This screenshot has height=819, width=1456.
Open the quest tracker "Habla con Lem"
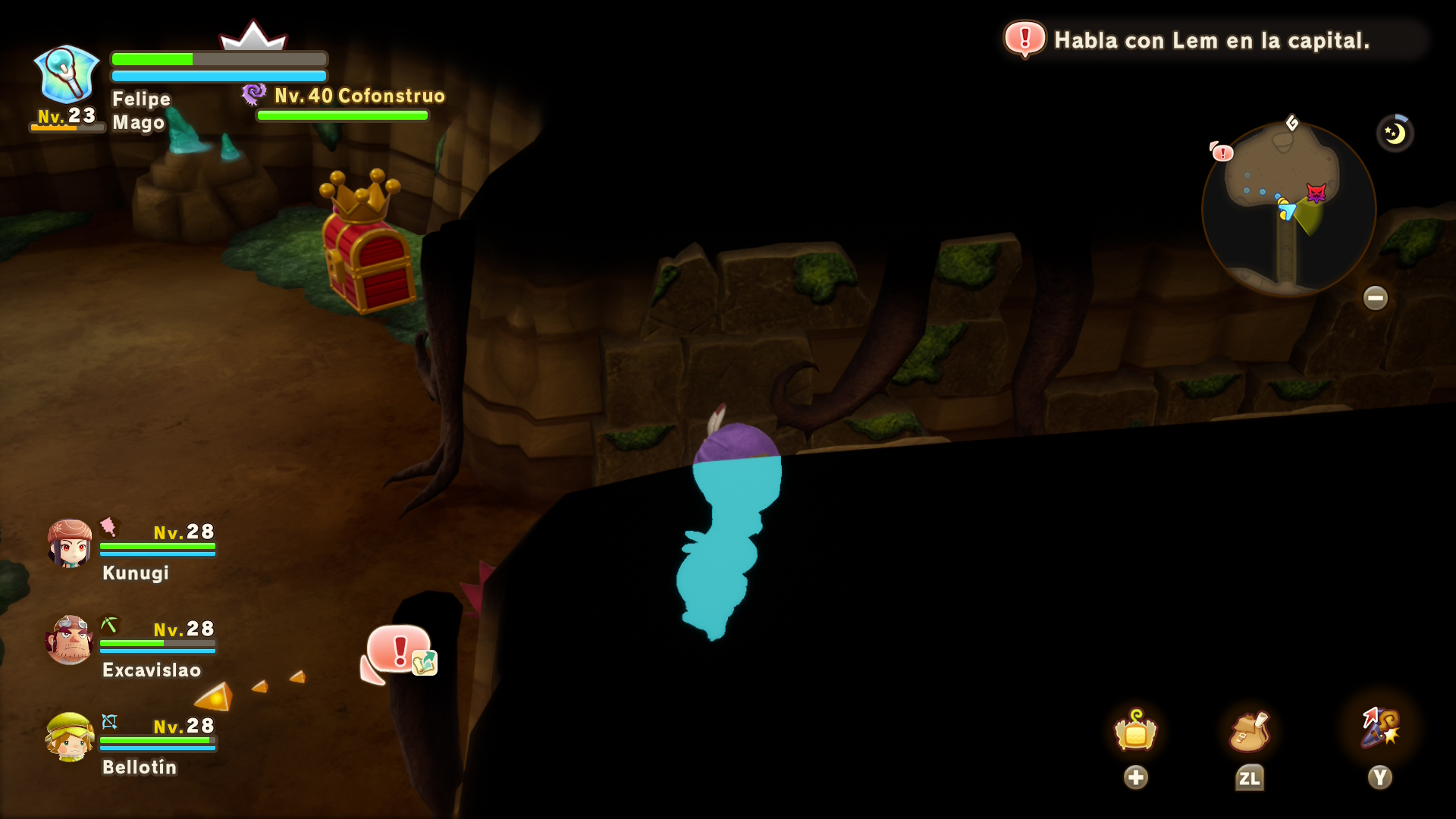coord(1210,40)
